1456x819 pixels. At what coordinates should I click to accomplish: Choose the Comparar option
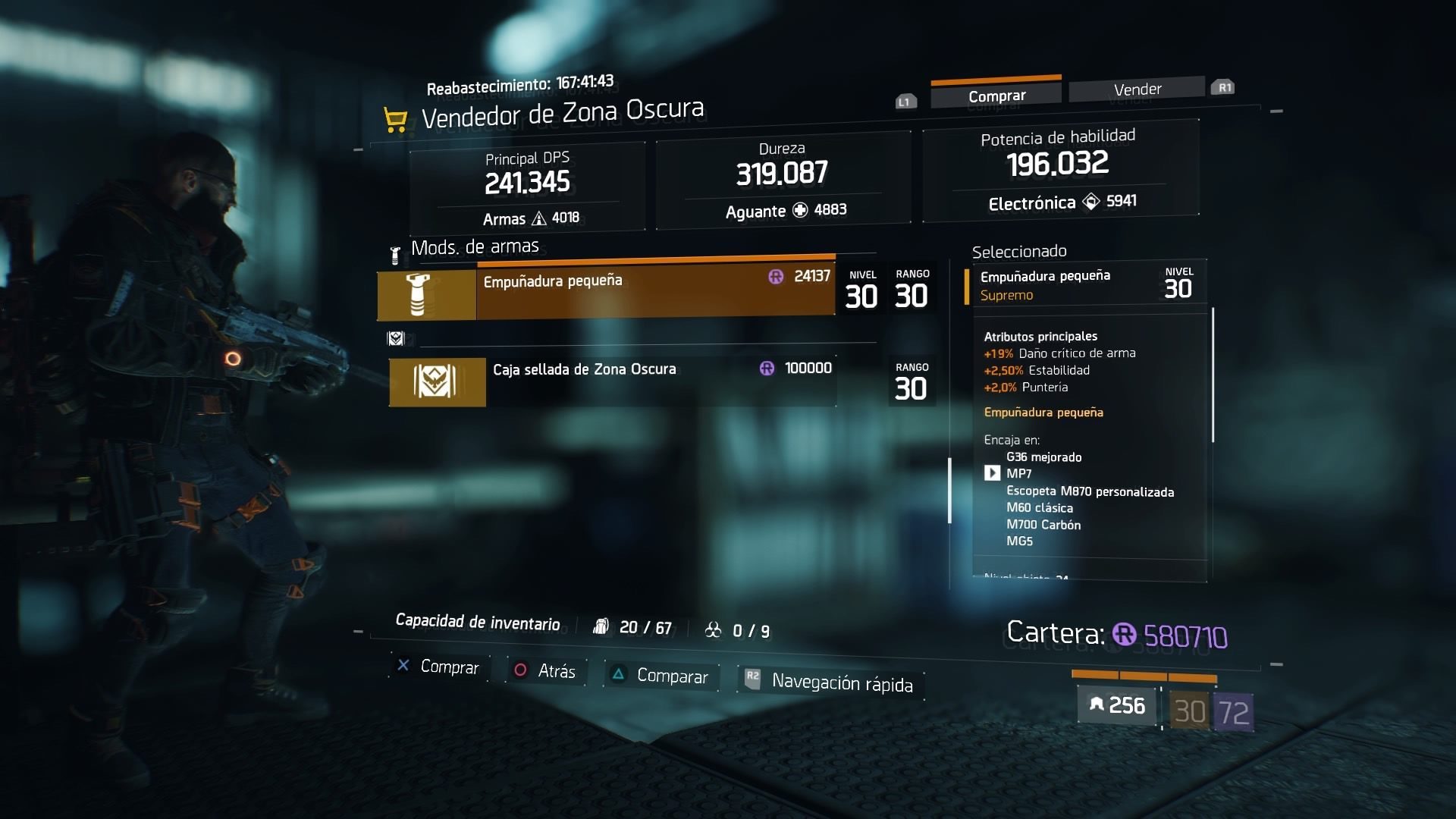pyautogui.click(x=661, y=676)
